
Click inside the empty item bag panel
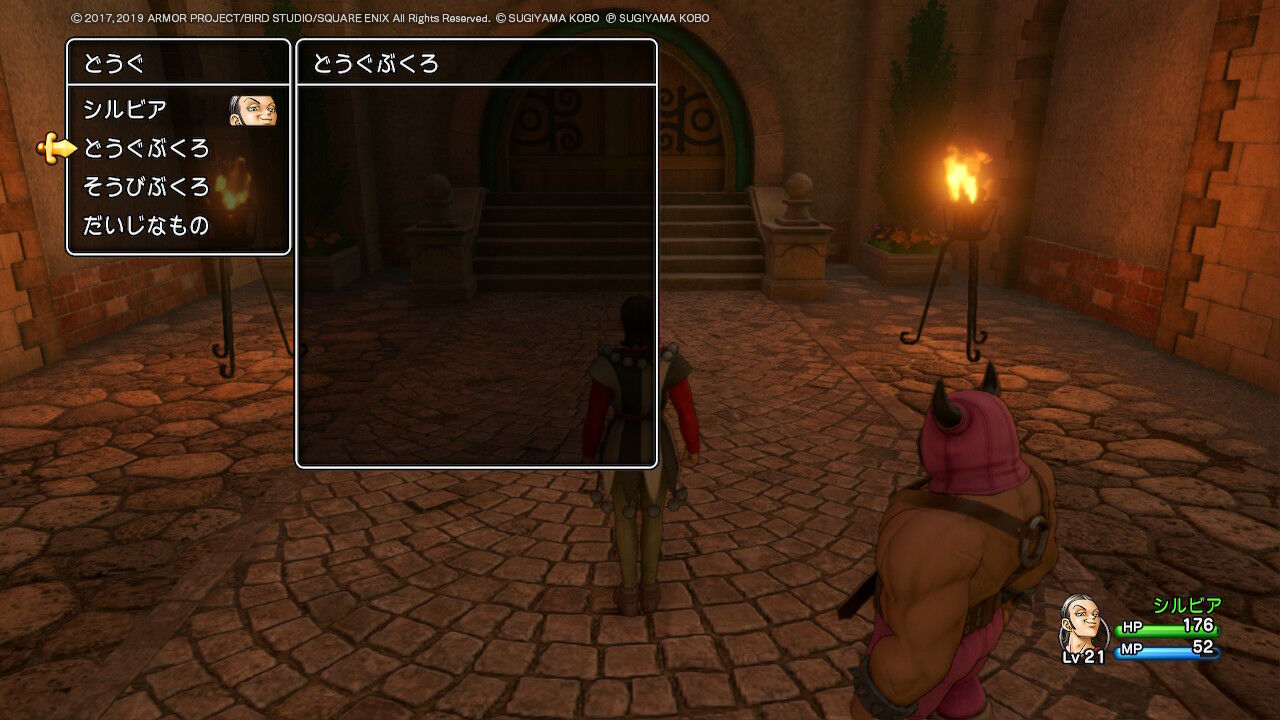point(475,280)
